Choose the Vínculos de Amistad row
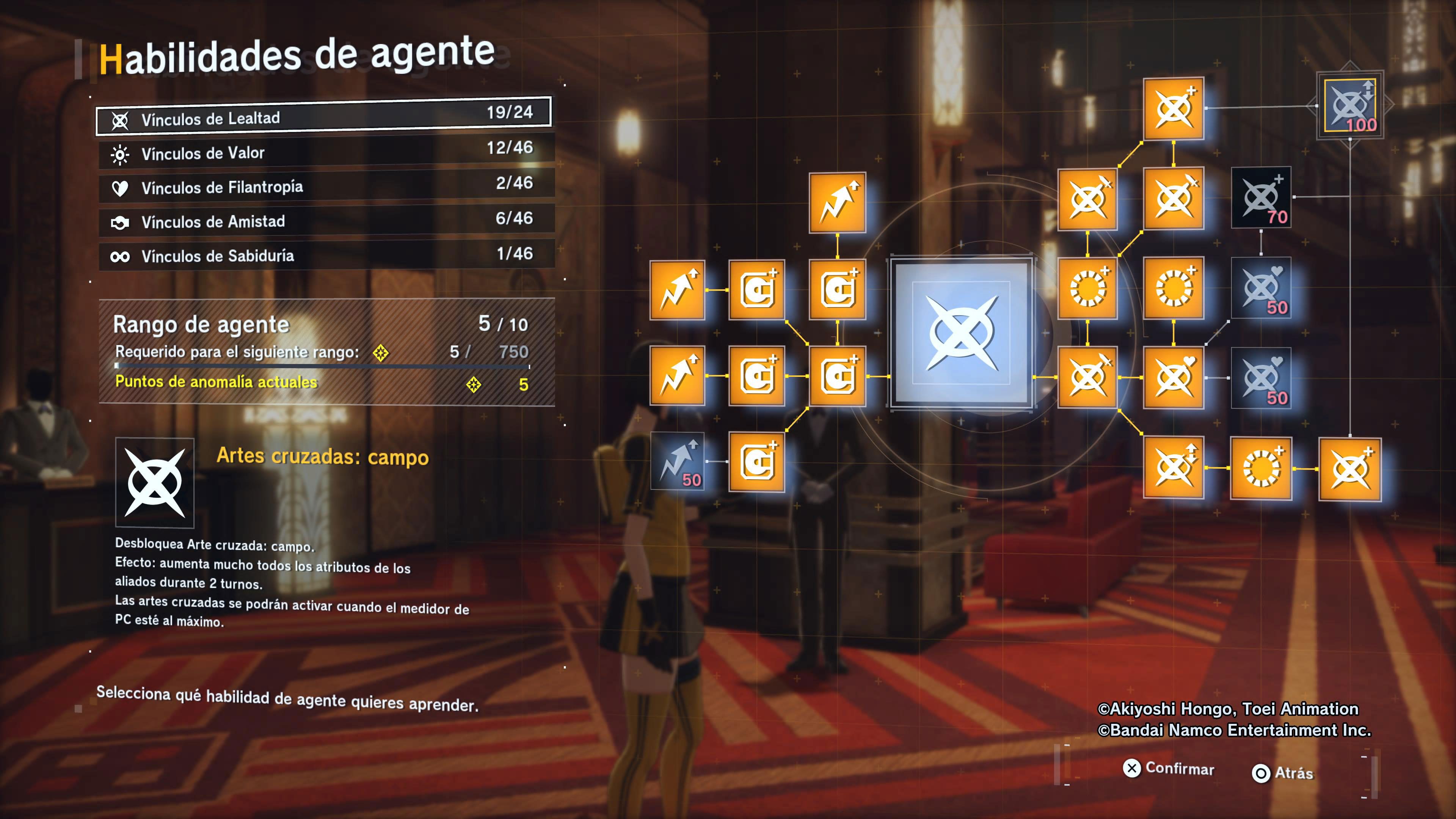The image size is (1456, 819). [326, 220]
